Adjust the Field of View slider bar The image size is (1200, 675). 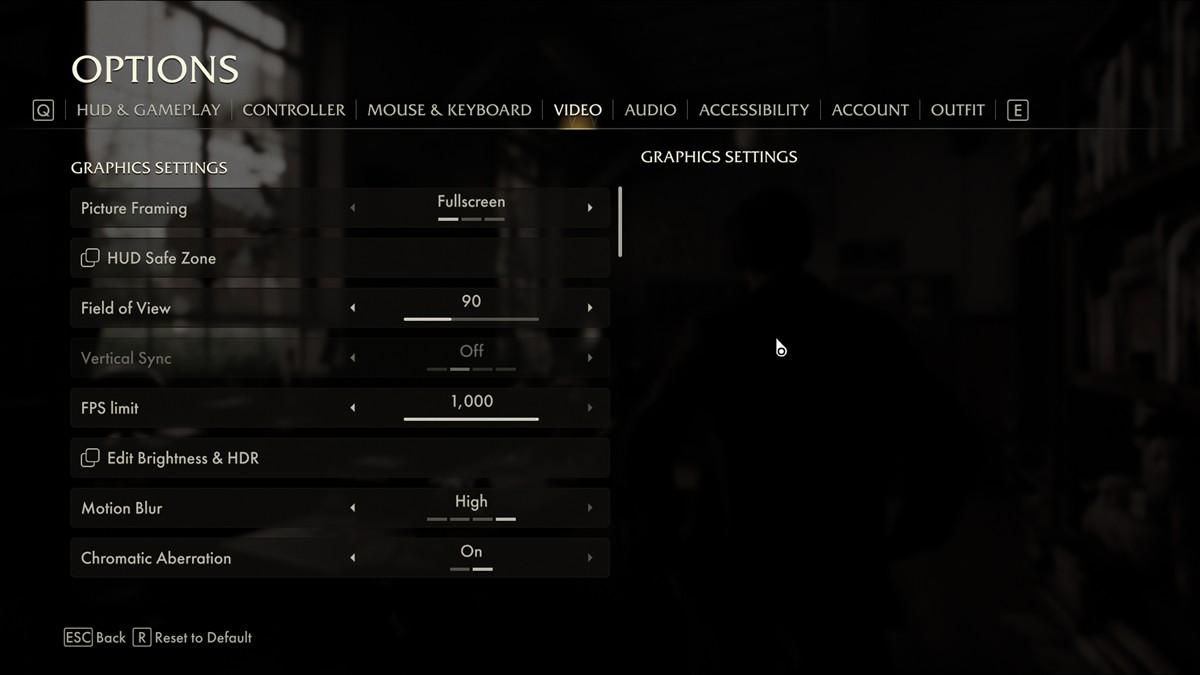click(471, 319)
